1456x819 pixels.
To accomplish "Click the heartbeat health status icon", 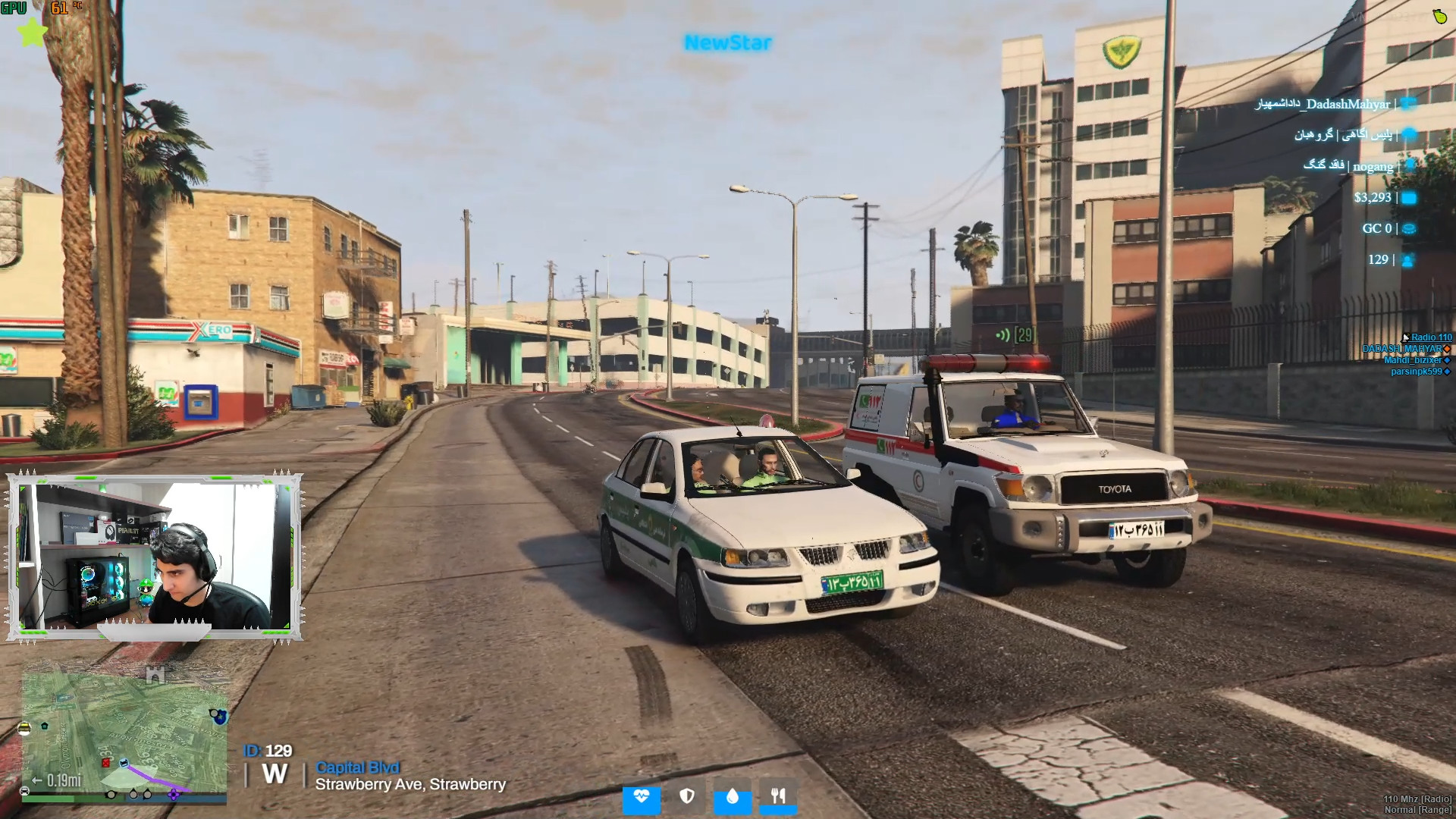I will (642, 796).
